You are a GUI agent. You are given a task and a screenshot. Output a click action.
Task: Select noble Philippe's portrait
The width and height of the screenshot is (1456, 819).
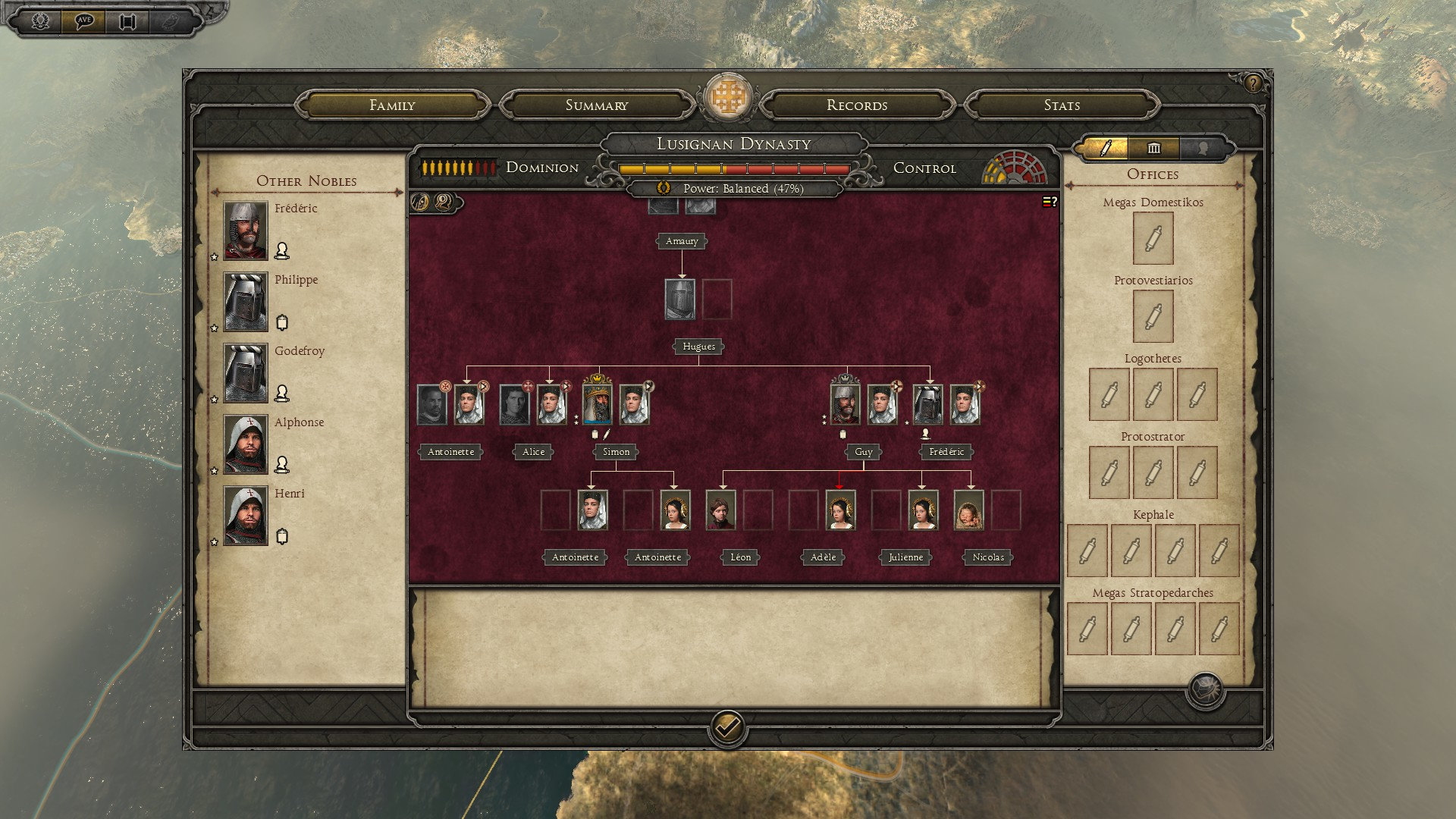click(245, 302)
